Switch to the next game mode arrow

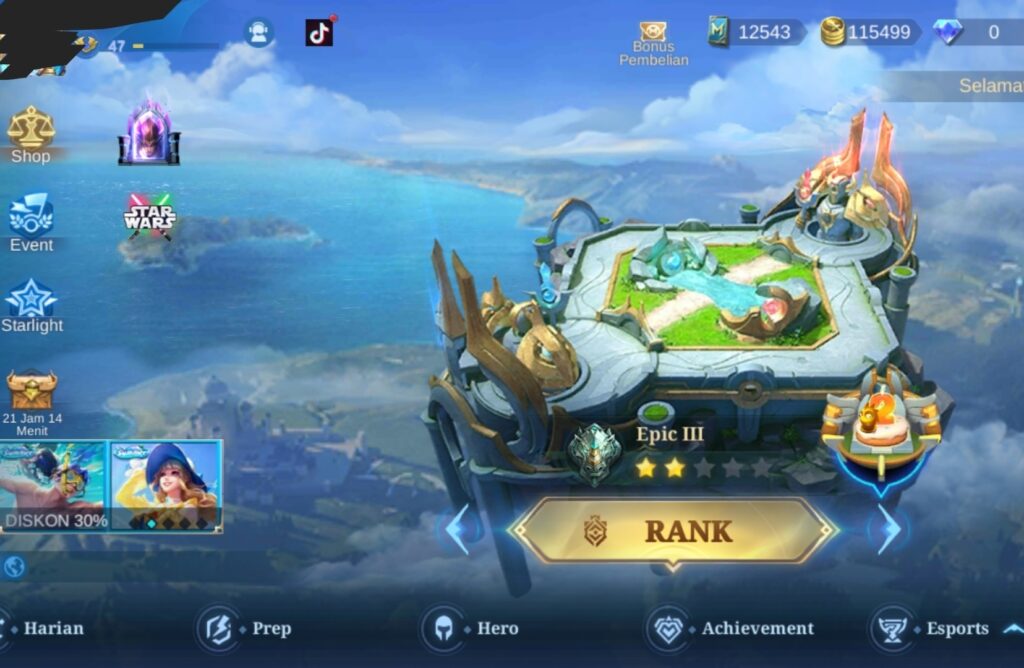click(887, 530)
